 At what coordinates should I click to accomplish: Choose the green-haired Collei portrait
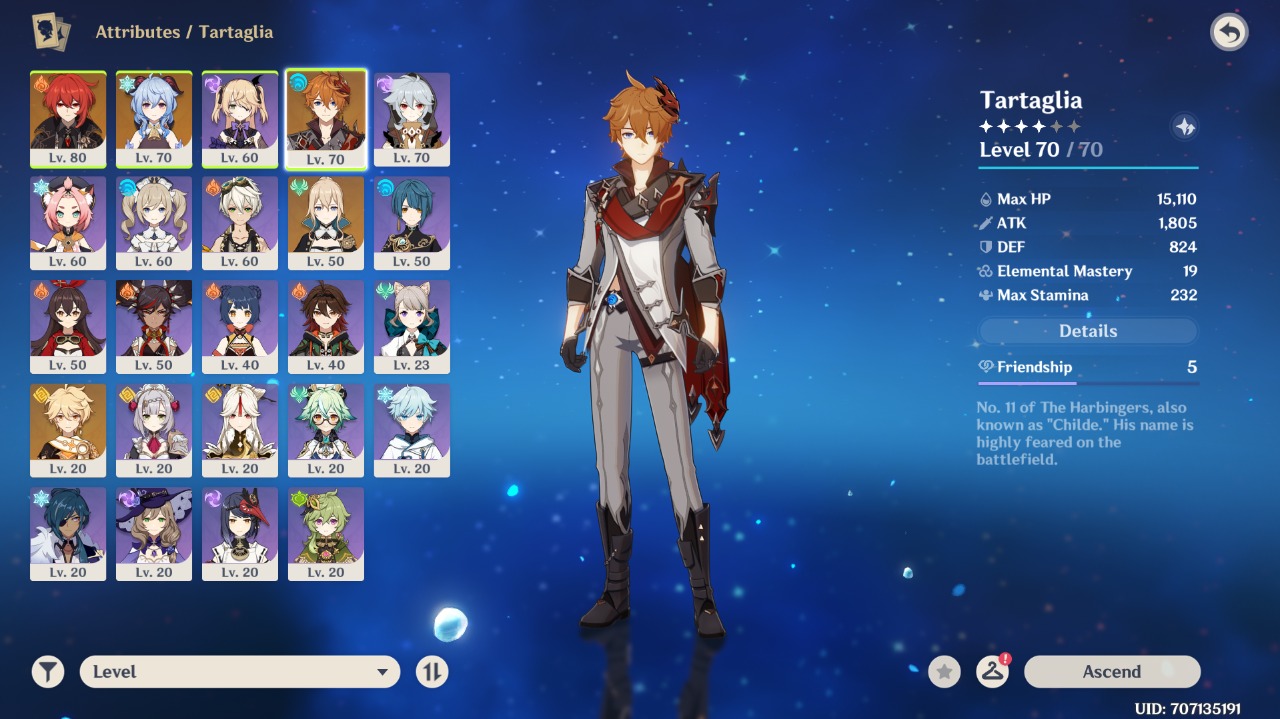click(326, 534)
